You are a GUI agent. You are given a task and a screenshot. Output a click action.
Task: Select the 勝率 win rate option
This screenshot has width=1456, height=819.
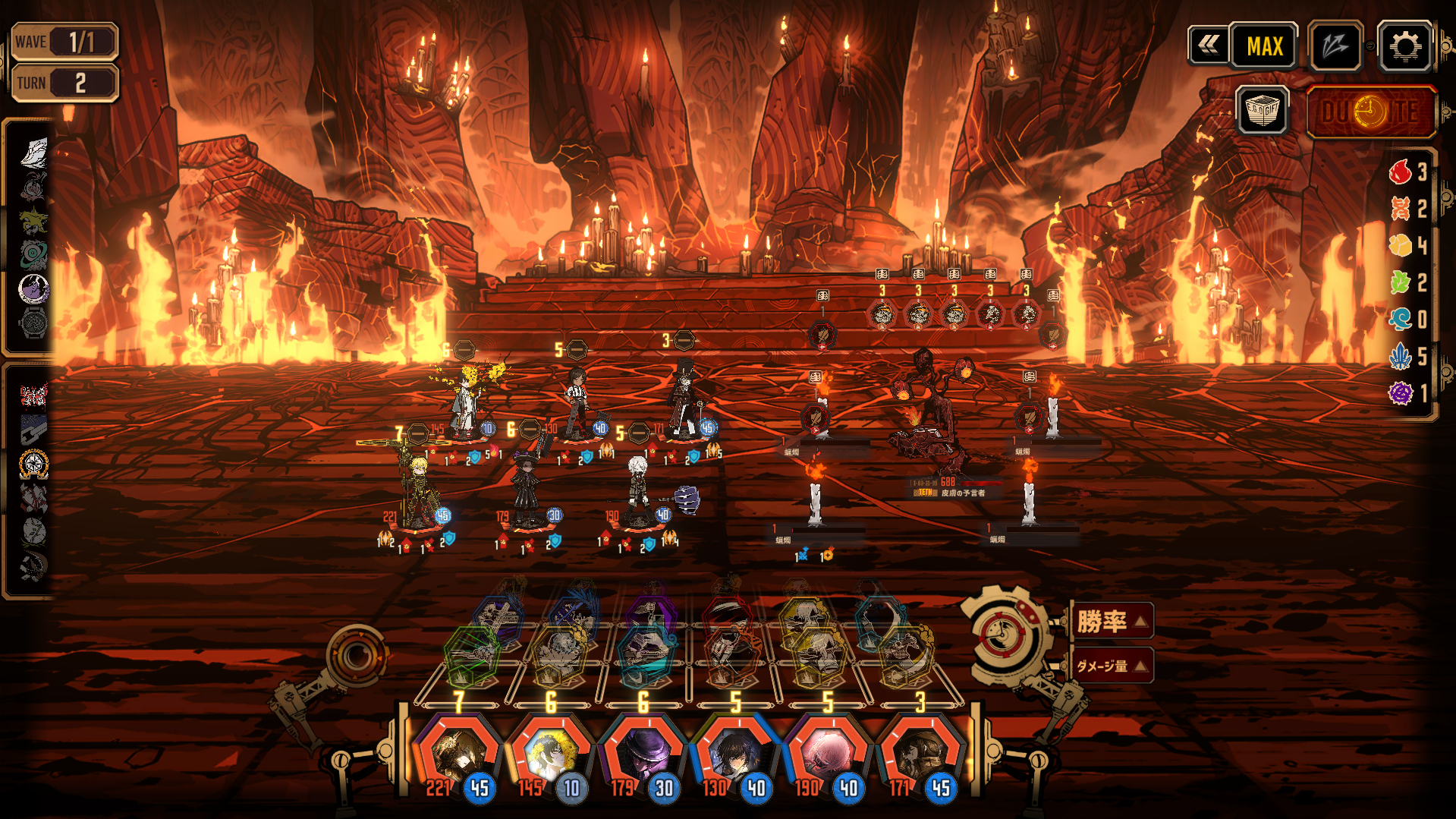pyautogui.click(x=1112, y=622)
